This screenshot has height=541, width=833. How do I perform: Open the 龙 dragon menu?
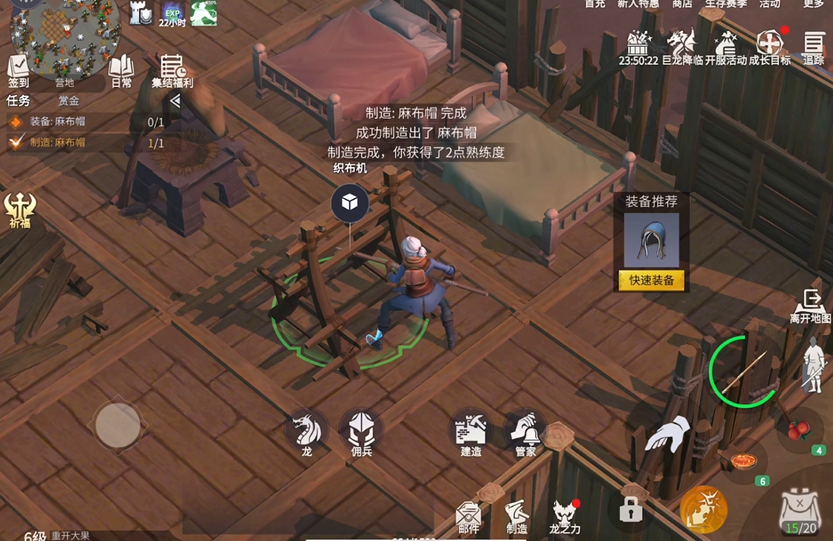click(x=306, y=432)
